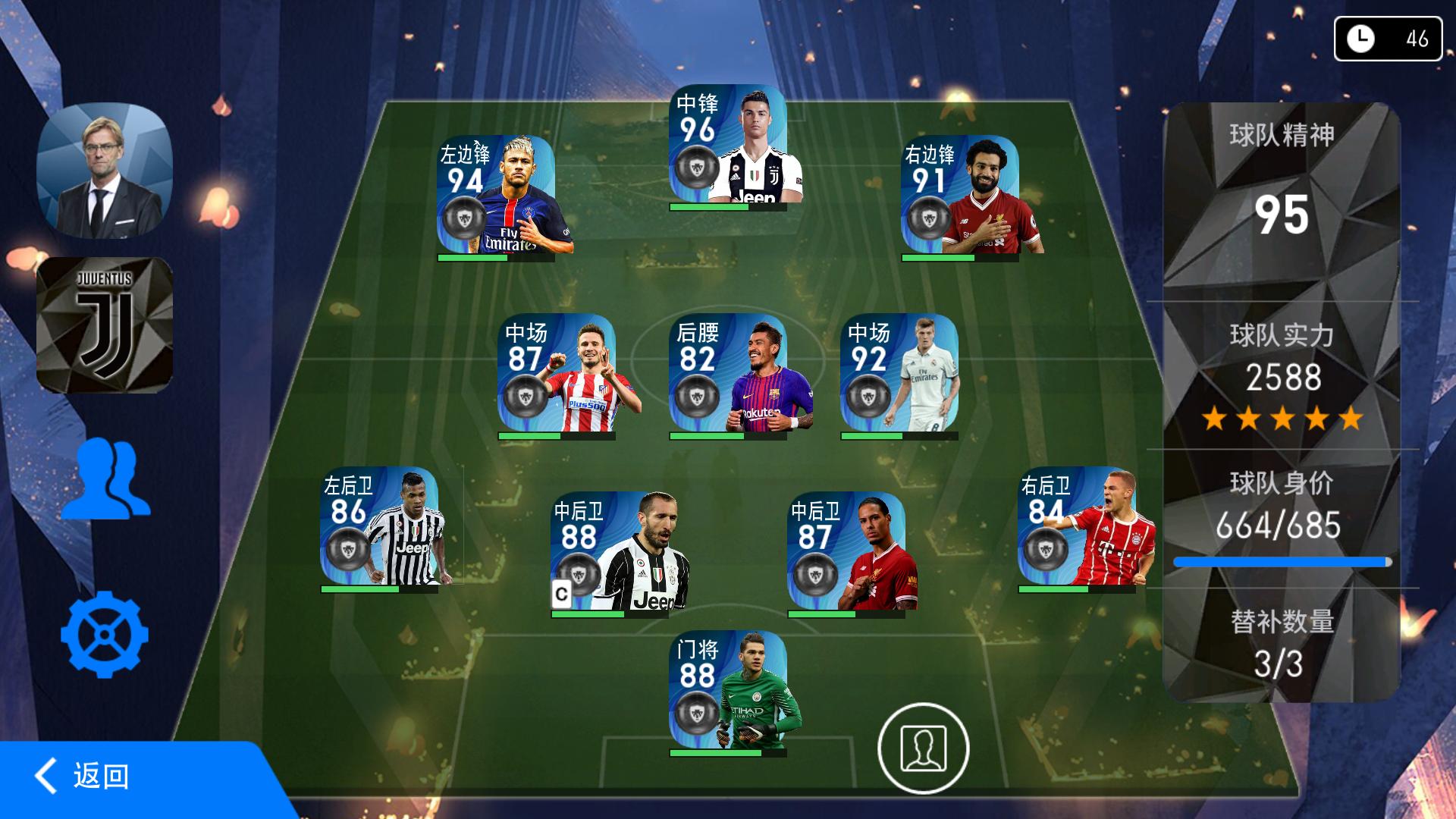Viewport: 1456px width, 819px height.
Task: Select the 87-rated midfielder in red-white stripes
Action: point(557,373)
